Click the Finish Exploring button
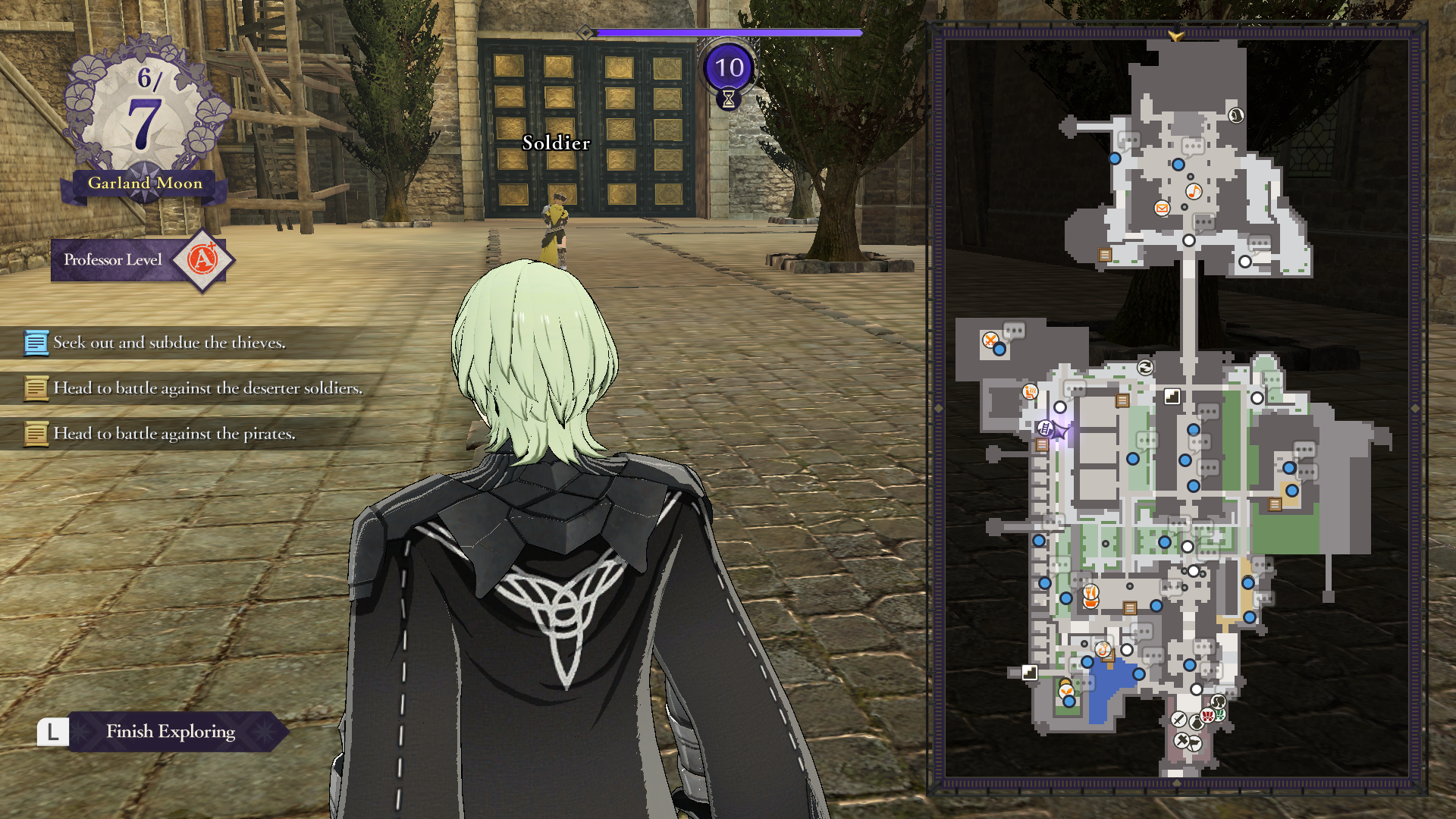This screenshot has height=819, width=1456. click(x=170, y=732)
